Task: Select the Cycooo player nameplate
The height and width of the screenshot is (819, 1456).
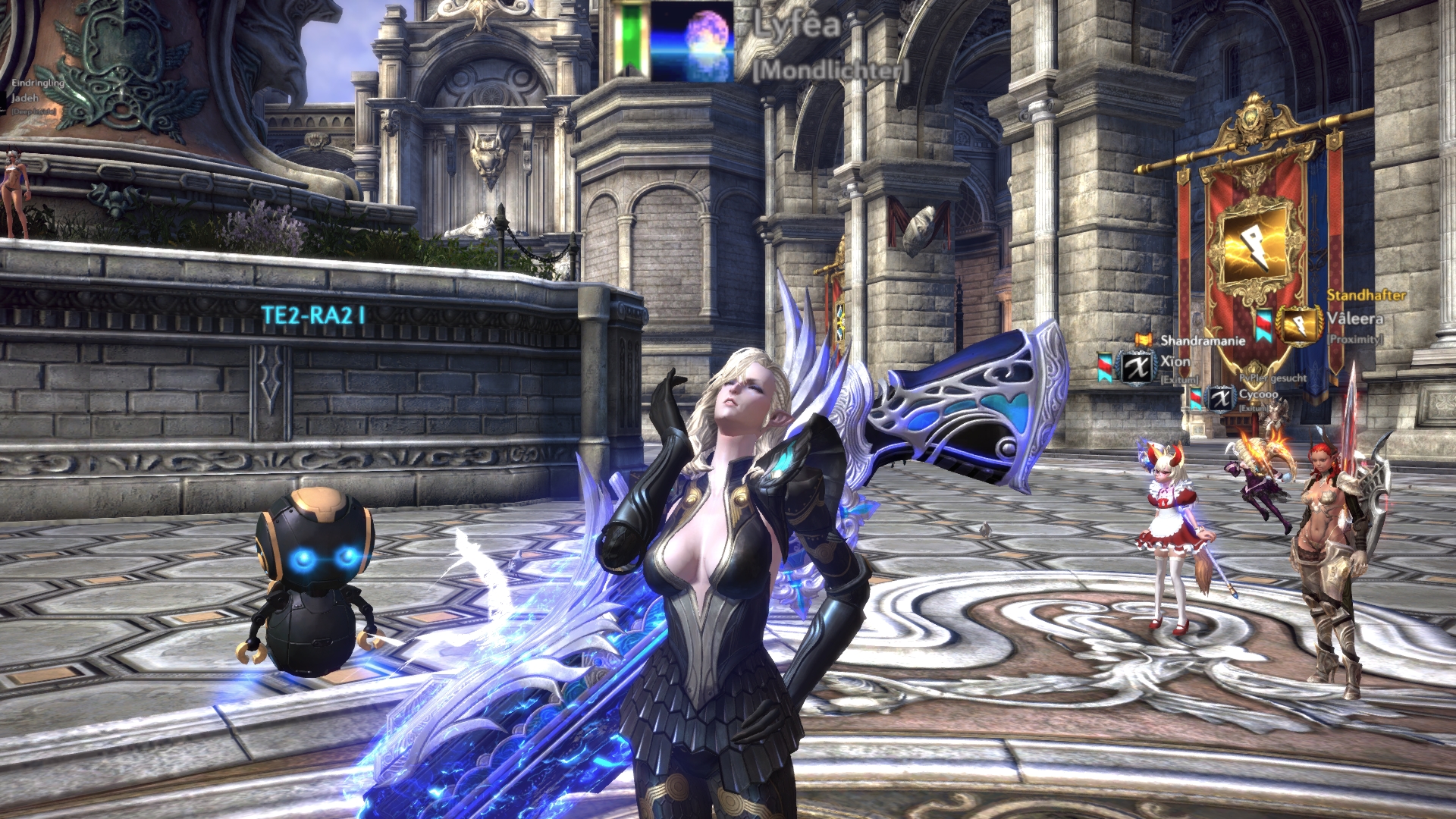Action: [x=1259, y=395]
